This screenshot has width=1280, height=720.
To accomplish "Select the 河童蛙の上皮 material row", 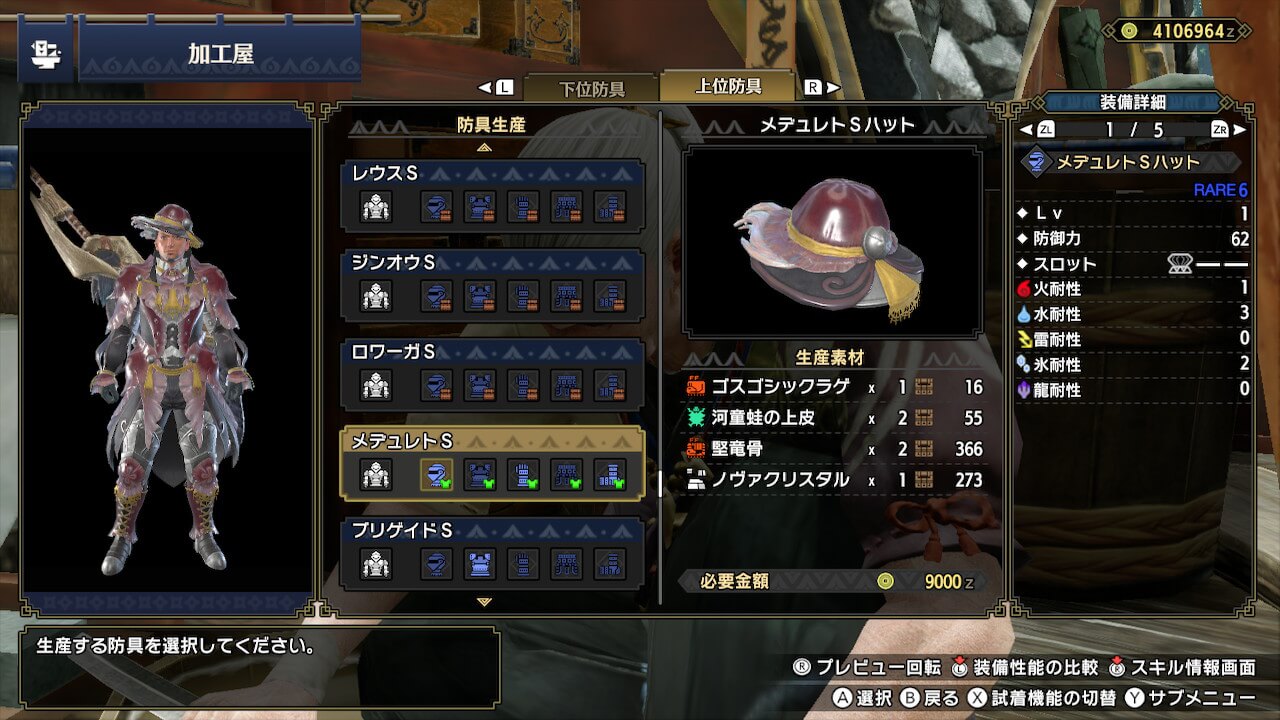I will coord(835,418).
